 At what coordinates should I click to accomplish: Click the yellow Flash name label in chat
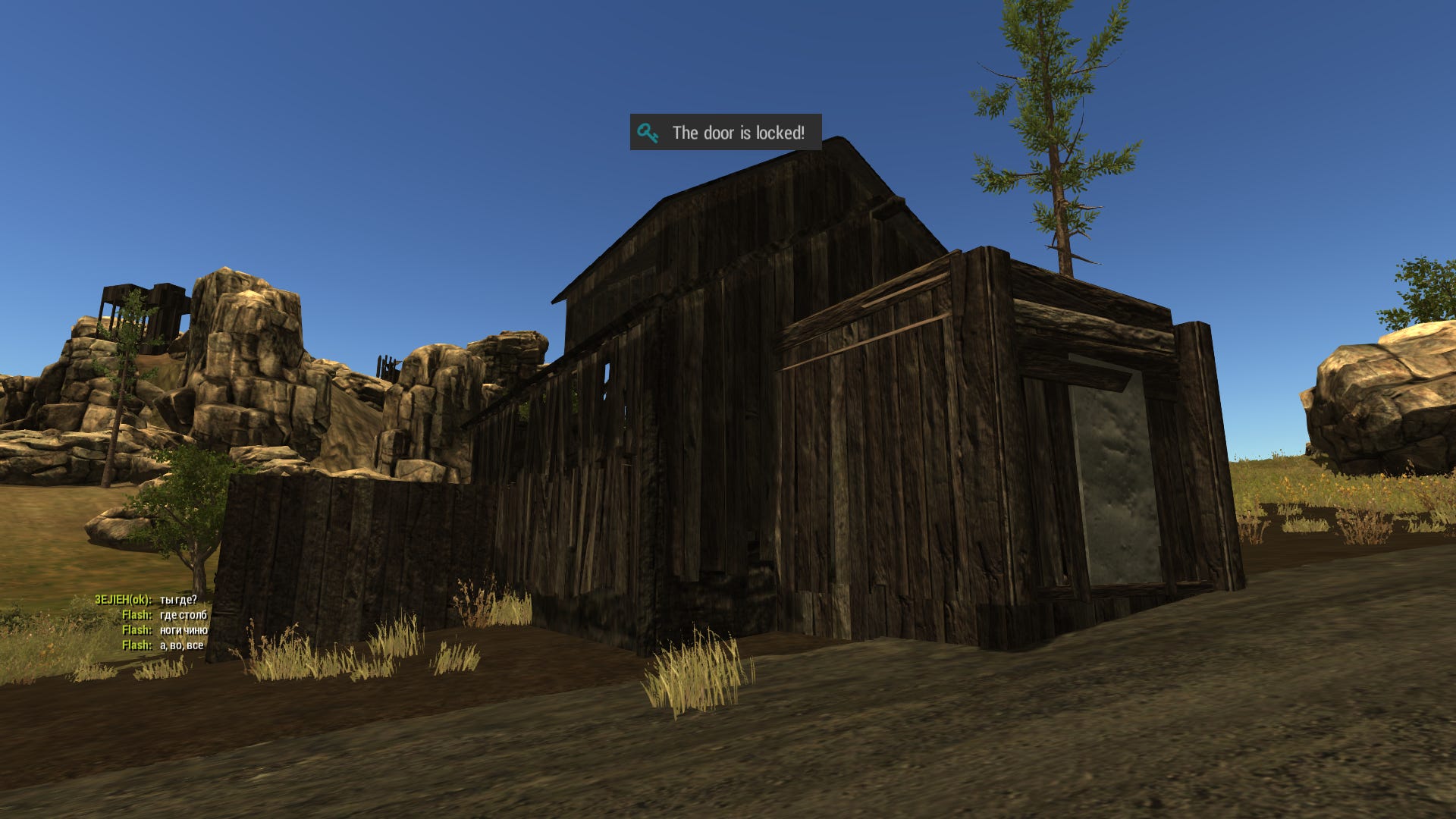pyautogui.click(x=137, y=615)
